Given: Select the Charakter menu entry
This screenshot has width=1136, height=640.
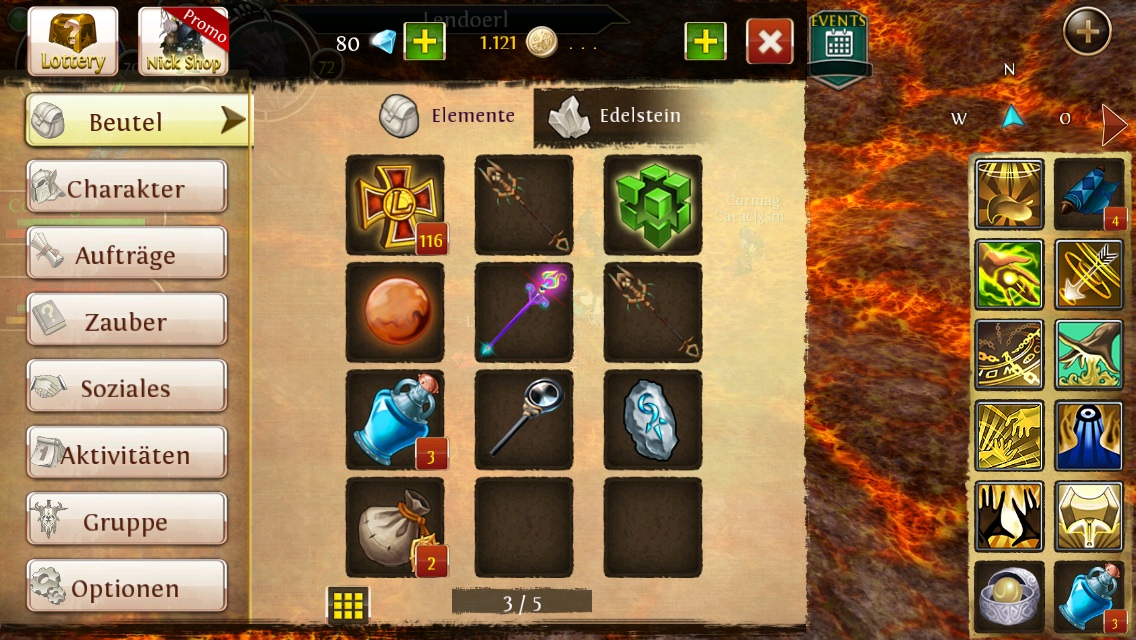Looking at the screenshot, I should click(x=126, y=188).
